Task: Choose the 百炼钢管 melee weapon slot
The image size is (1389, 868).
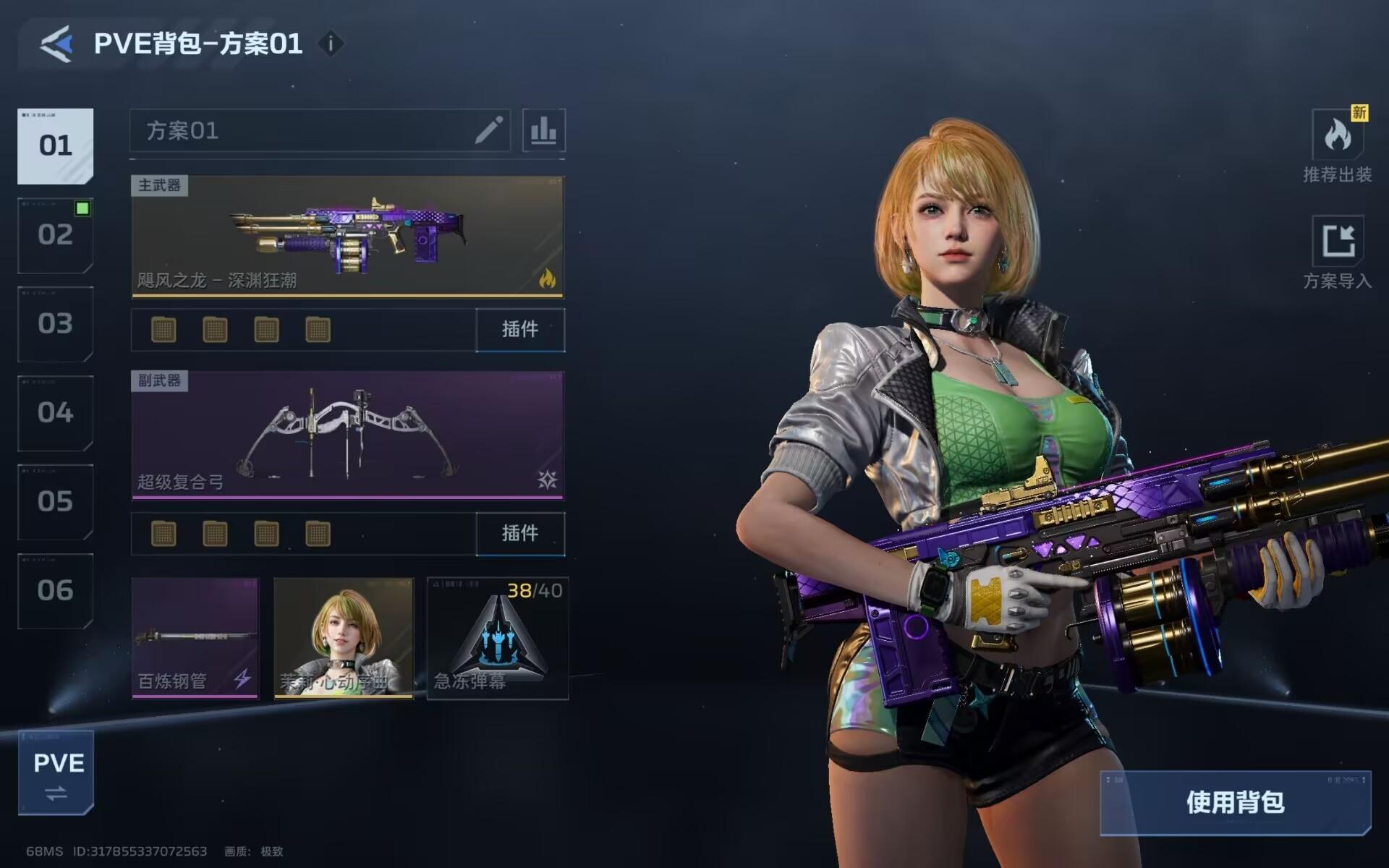Action: tap(195, 638)
